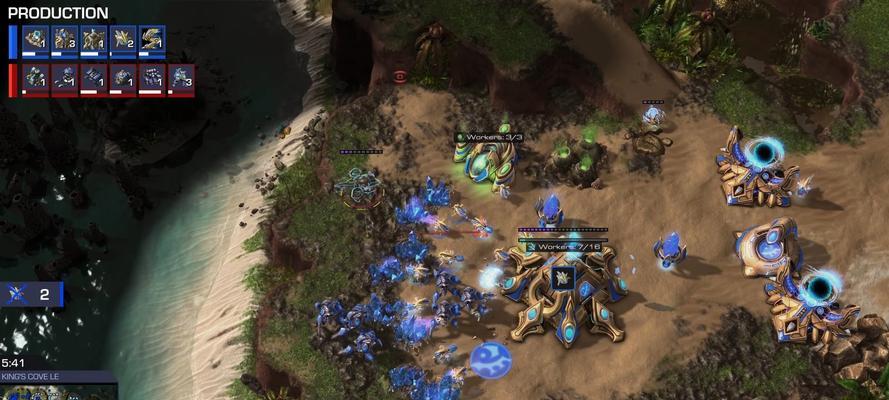The height and width of the screenshot is (400, 889).
Task: Click the PRODUCTION panel header
Action: coord(58,13)
